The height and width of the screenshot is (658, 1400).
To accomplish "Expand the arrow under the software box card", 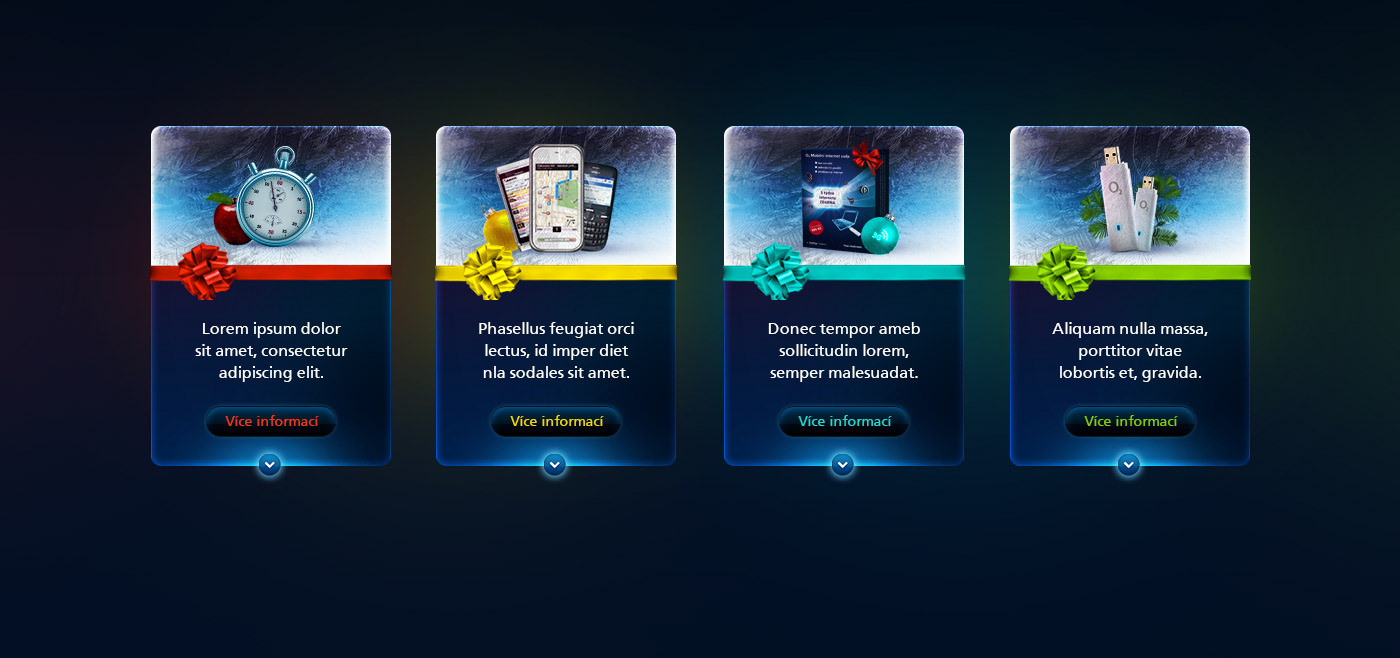I will click(843, 464).
